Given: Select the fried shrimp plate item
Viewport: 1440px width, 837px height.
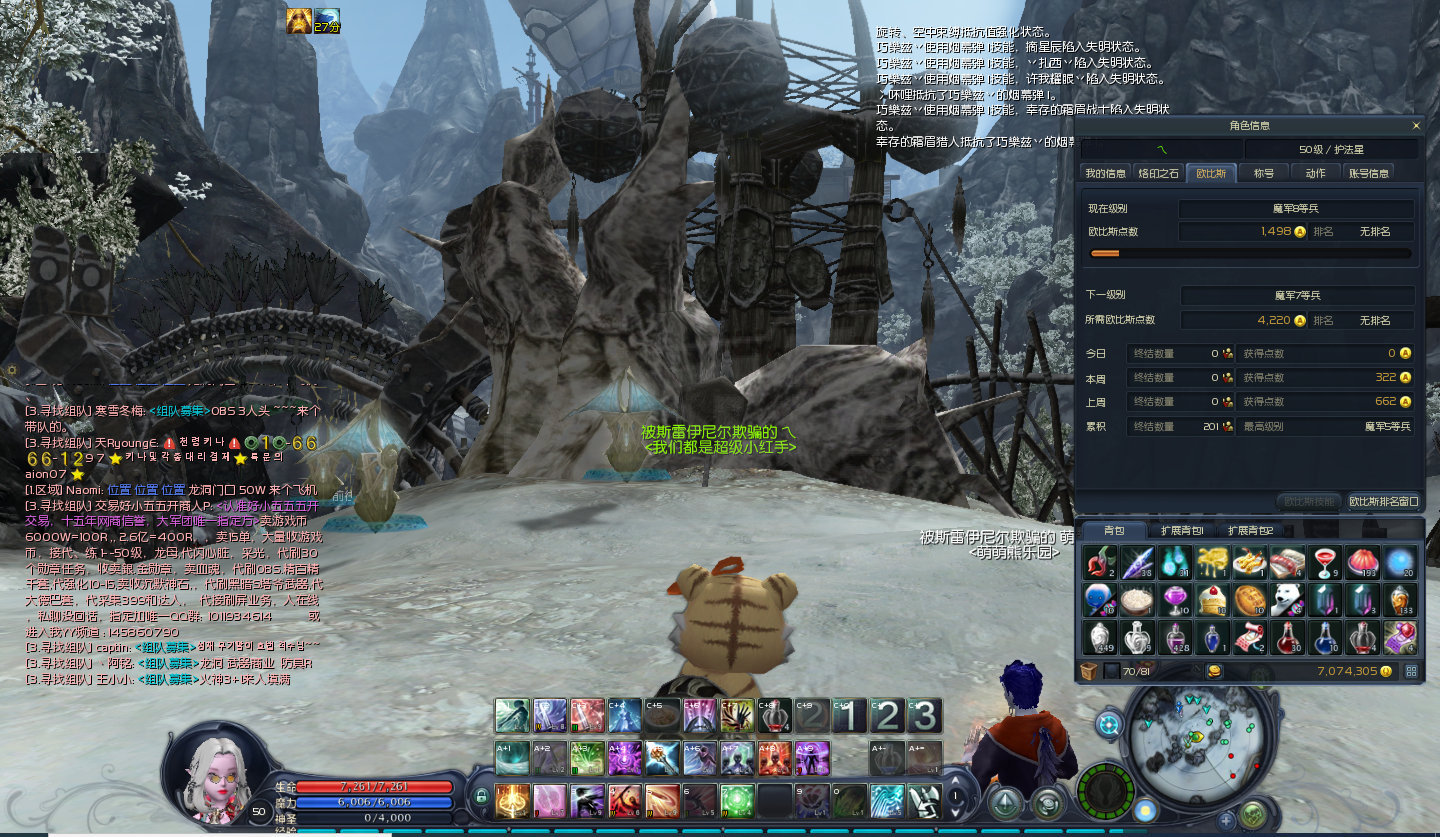Looking at the screenshot, I should [x=1248, y=563].
